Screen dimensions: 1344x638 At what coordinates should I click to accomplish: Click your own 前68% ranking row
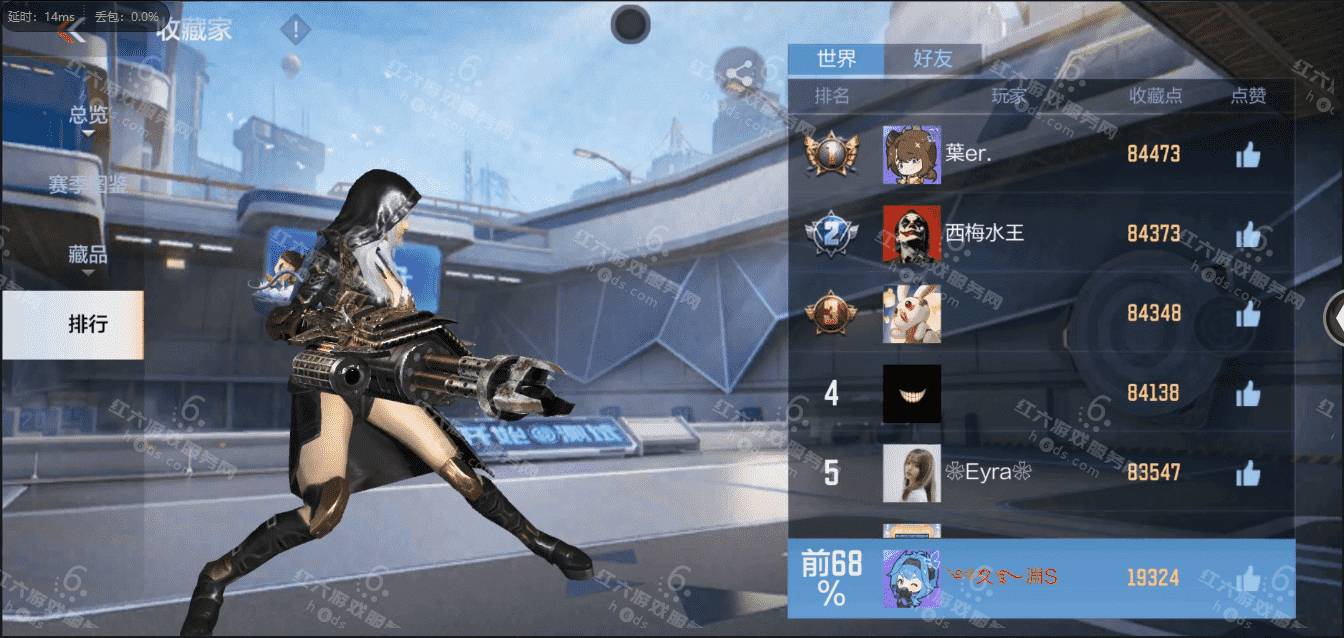(x=1040, y=578)
